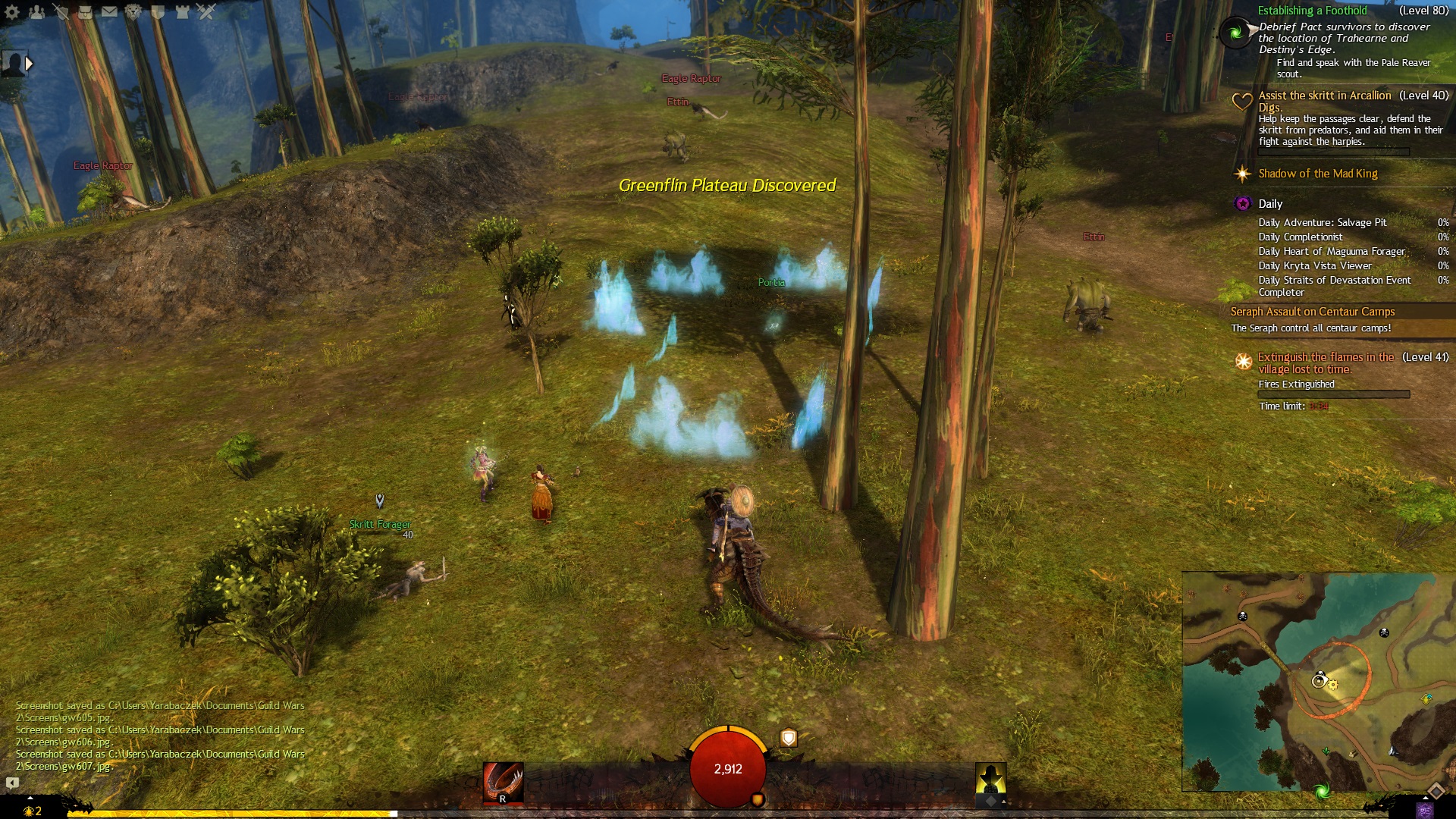Open the inventory bag icon

[x=85, y=11]
